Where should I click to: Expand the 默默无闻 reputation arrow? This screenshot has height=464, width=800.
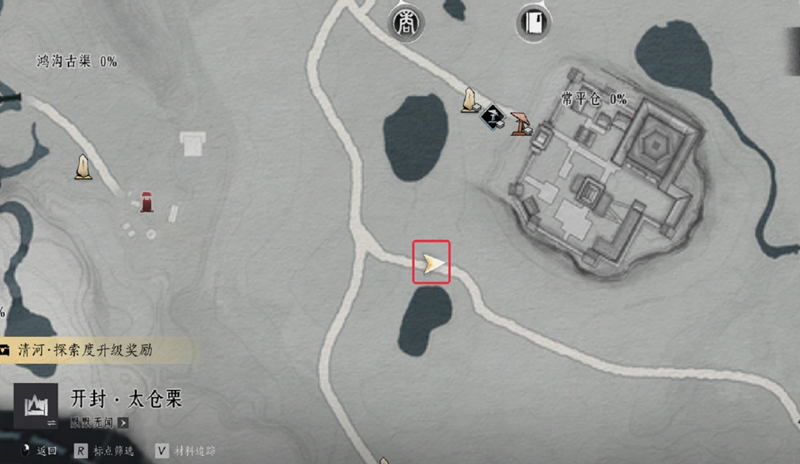(x=123, y=422)
